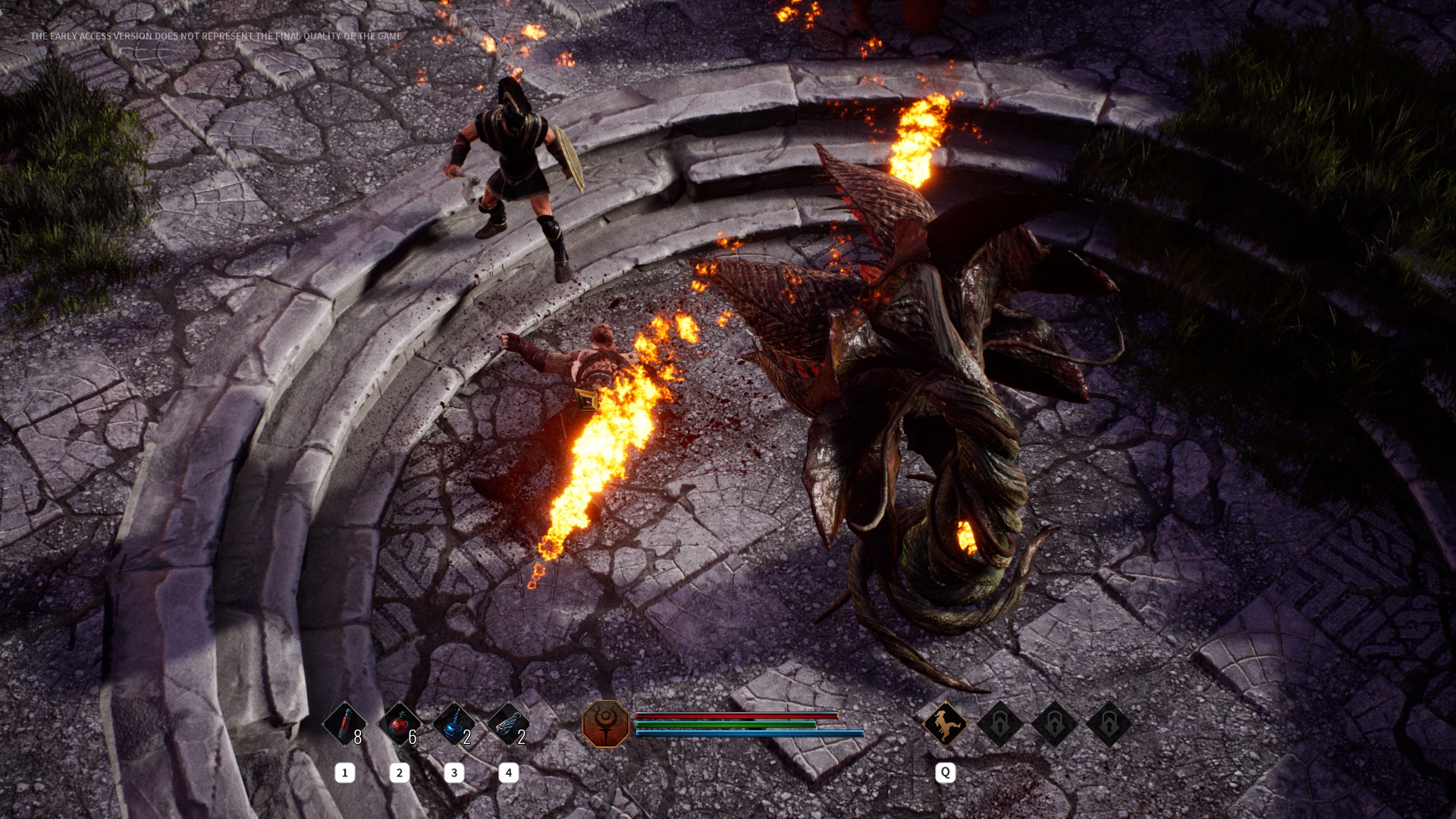This screenshot has width=1456, height=819.
Task: Select the bandage wrap item slot
Action: pyautogui.click(x=509, y=724)
